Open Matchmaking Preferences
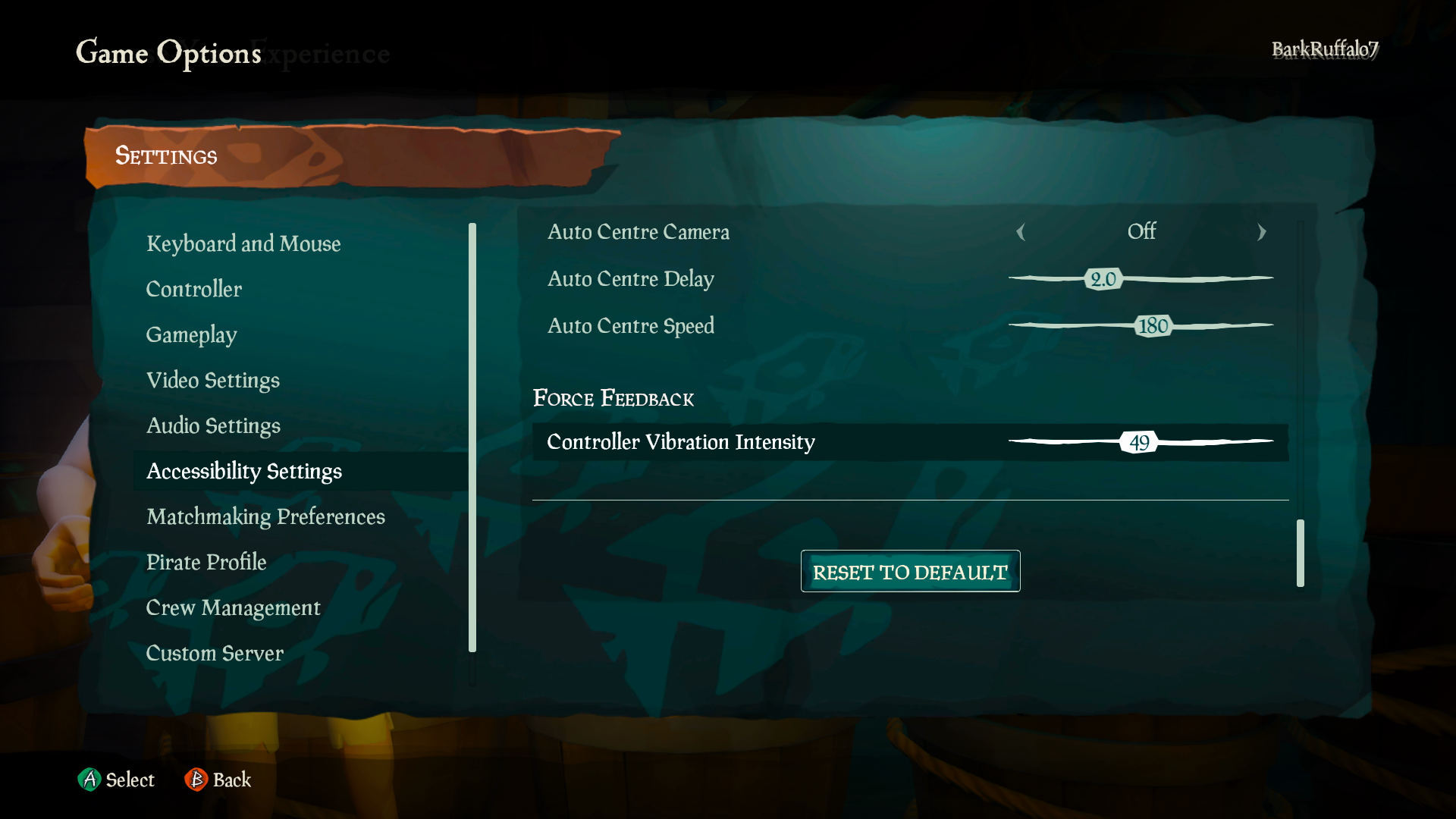The image size is (1456, 819). (x=266, y=516)
